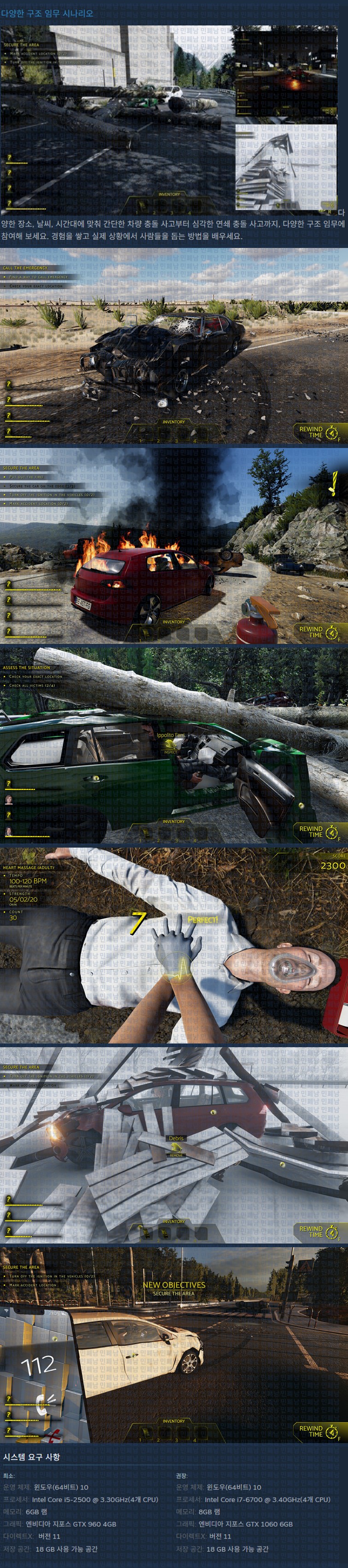The image size is (348, 1568).
Task: Select the Assess the Situation objective header
Action: (27, 667)
